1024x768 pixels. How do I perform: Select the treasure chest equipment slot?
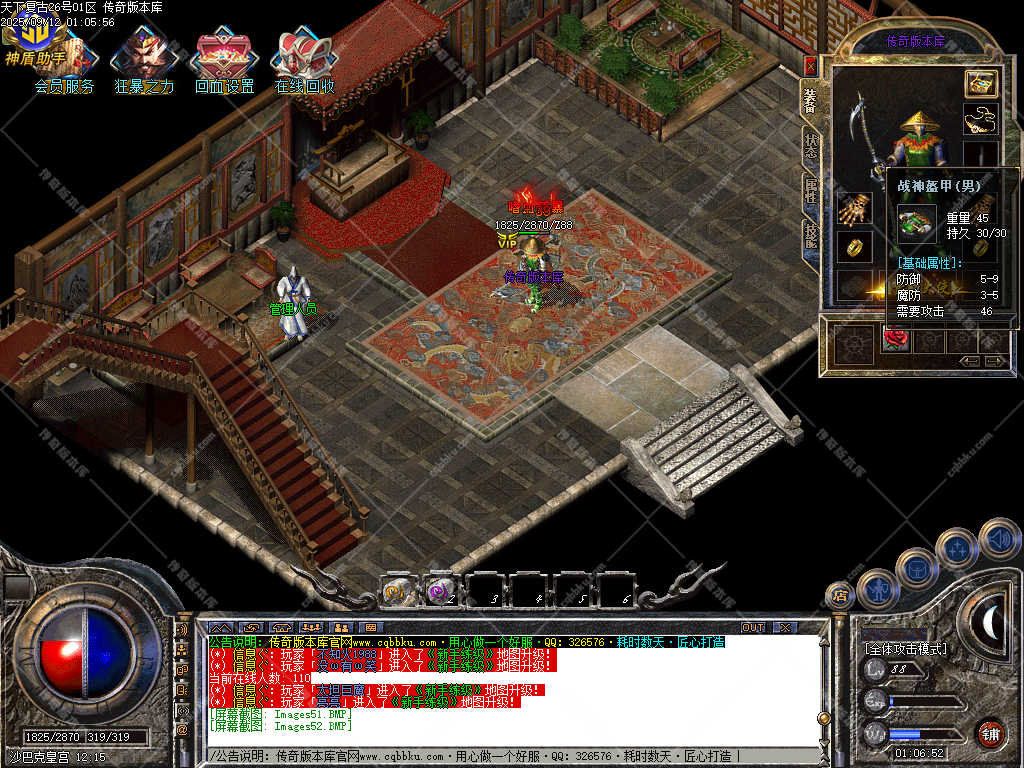(981, 84)
